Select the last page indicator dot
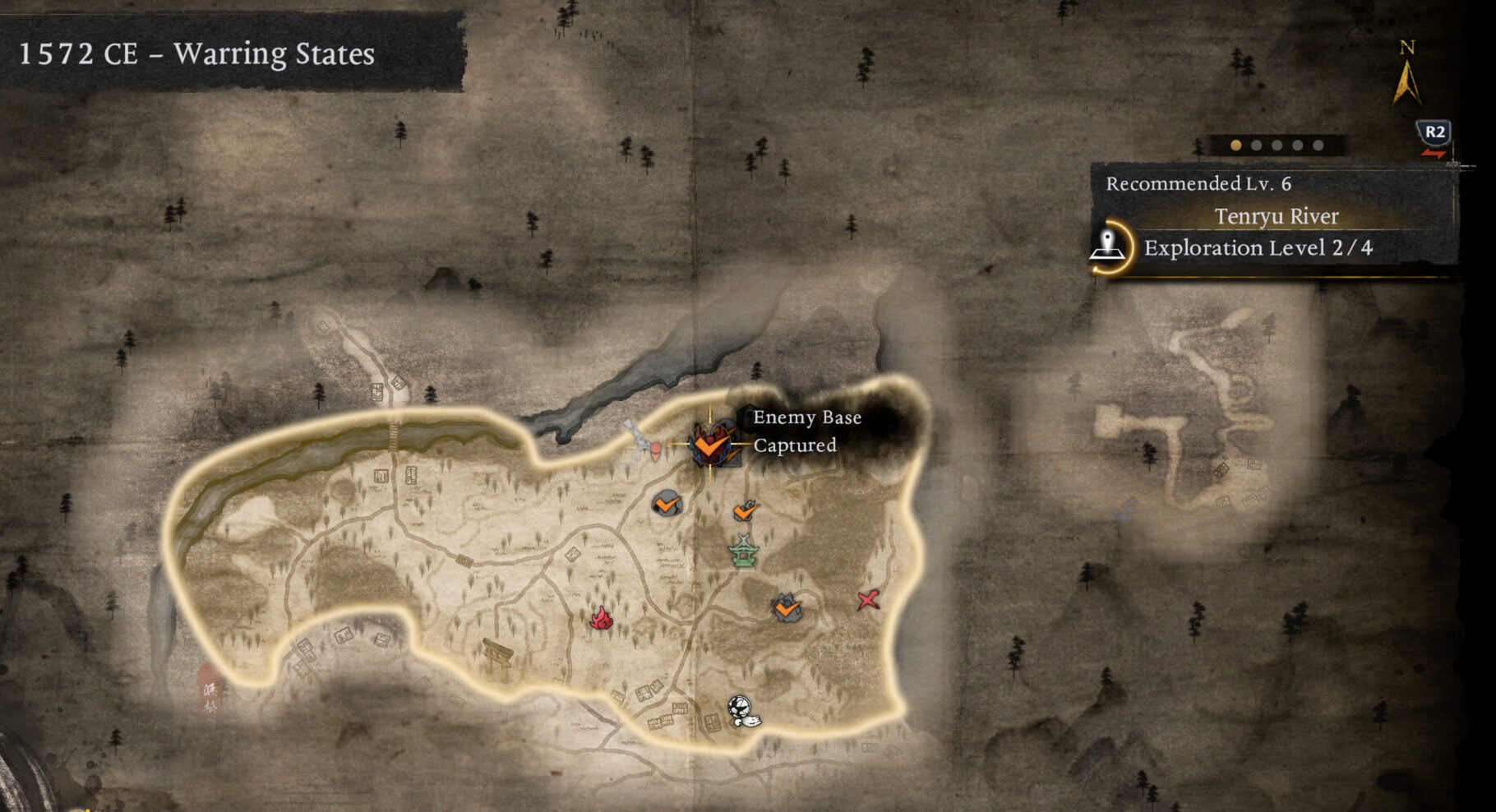The image size is (1496, 812). 1317,145
